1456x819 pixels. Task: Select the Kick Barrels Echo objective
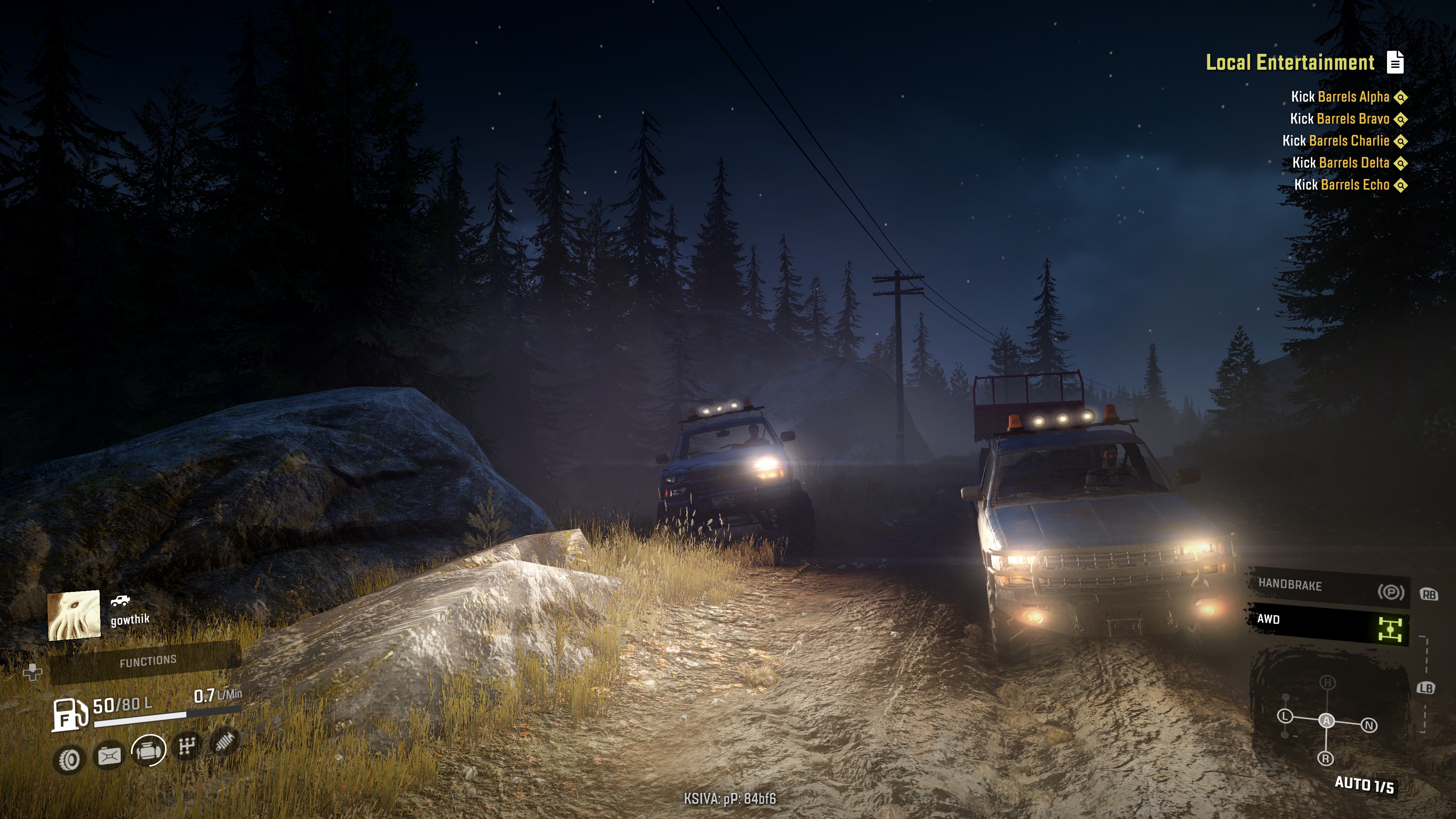[x=1342, y=185]
